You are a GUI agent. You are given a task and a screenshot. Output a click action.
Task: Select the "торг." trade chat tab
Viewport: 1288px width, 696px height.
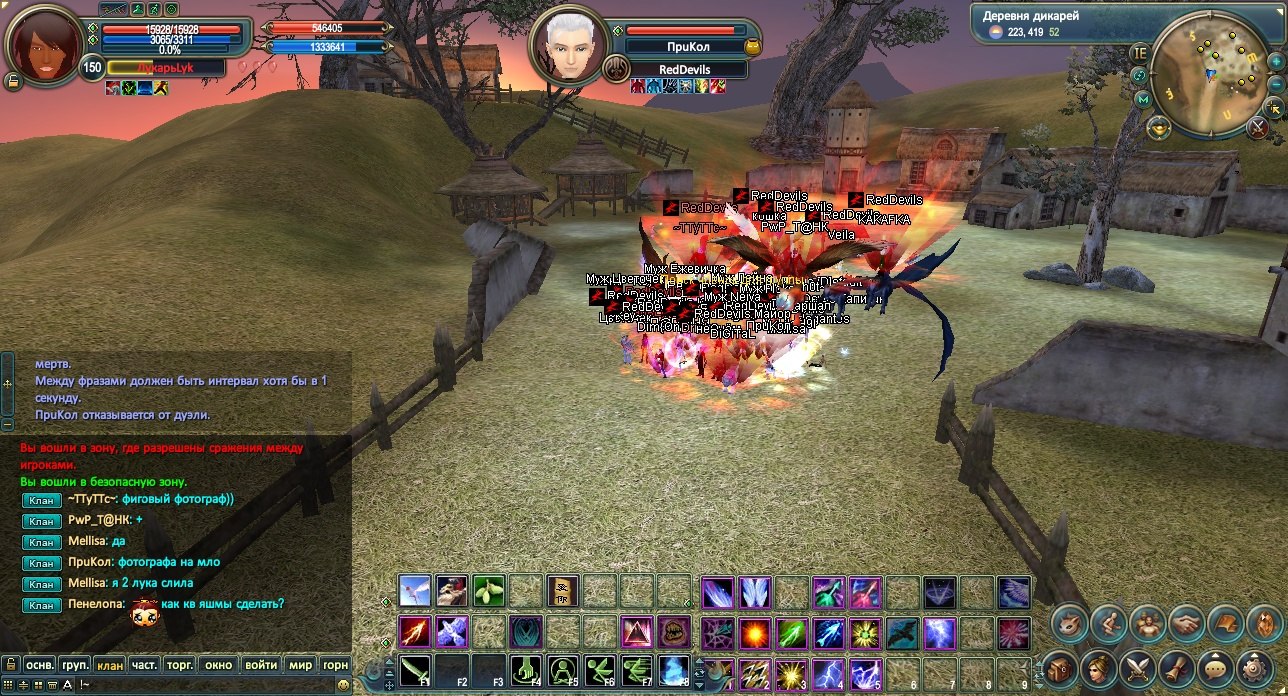[180, 664]
